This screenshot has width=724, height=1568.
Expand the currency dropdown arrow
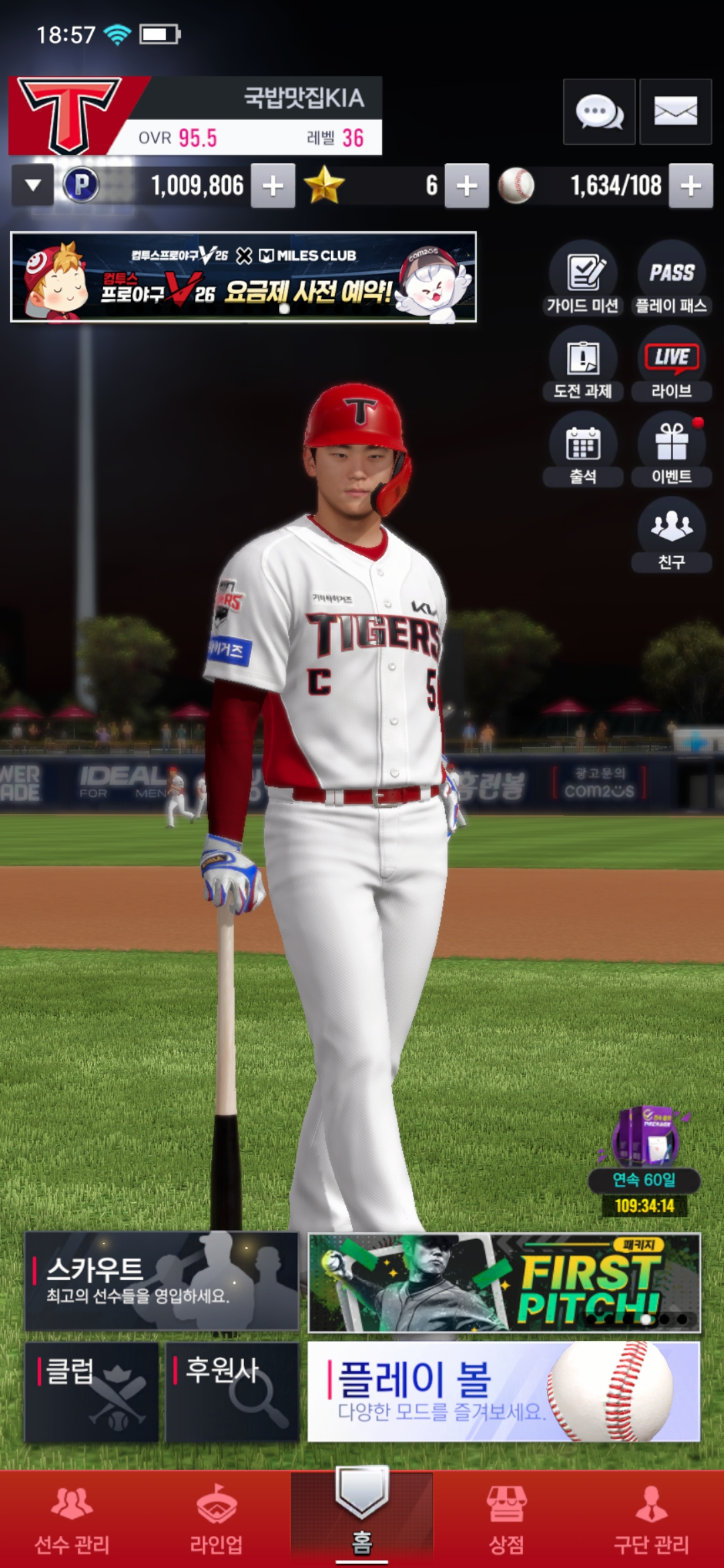pyautogui.click(x=33, y=186)
